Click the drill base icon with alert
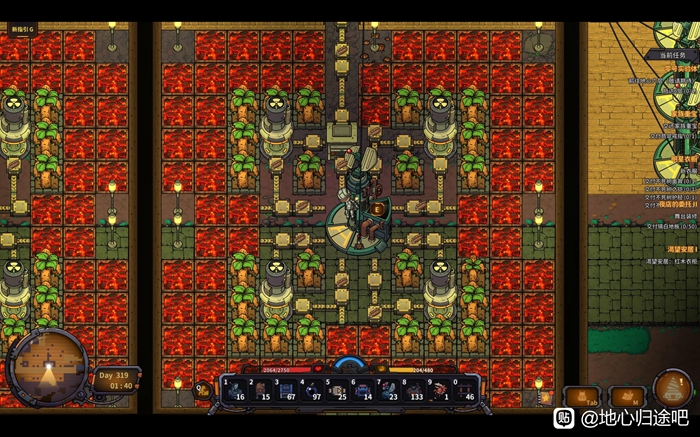Image resolution: width=700 pixels, height=437 pixels. point(673,390)
